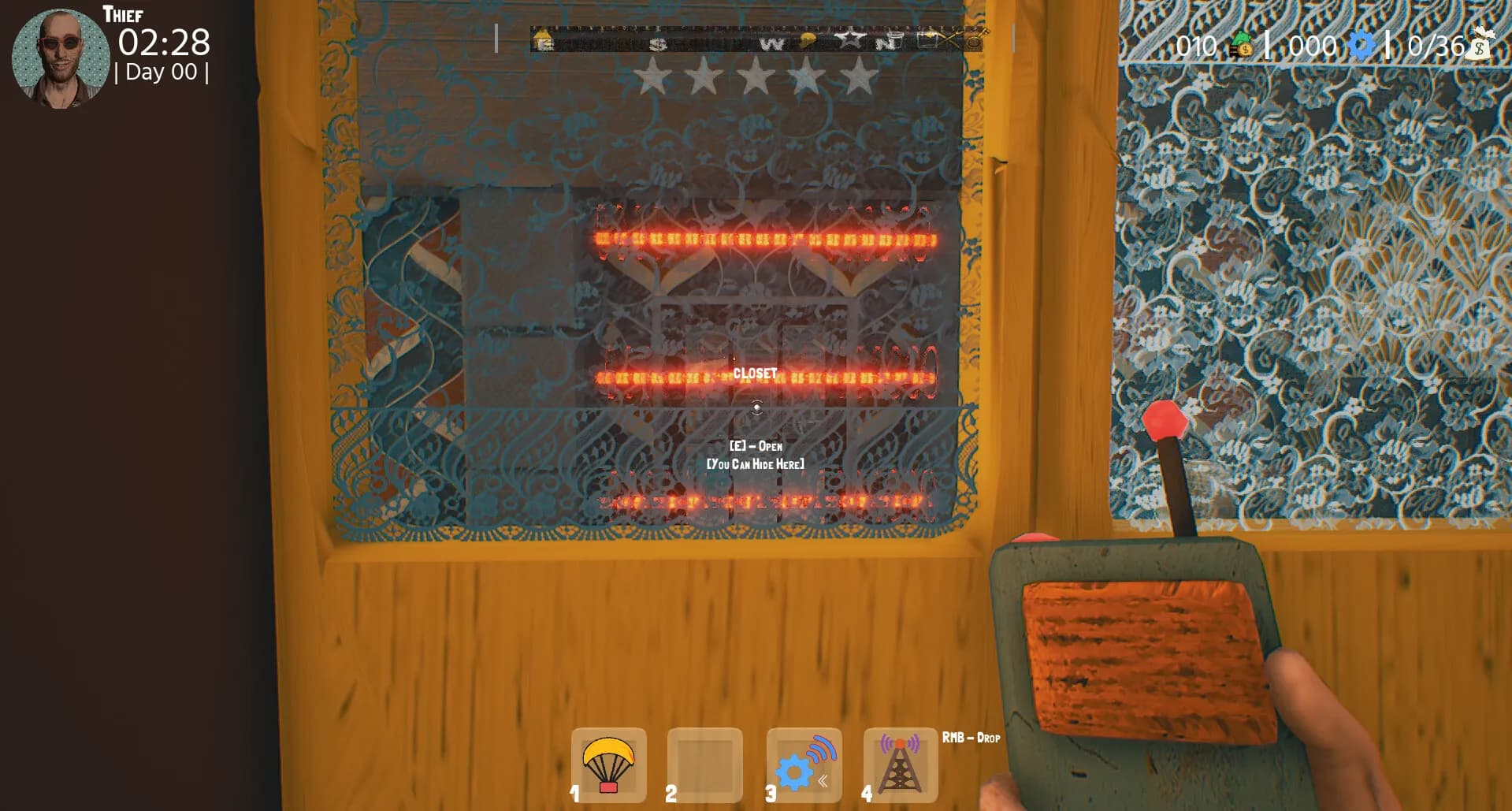This screenshot has height=811, width=1512.
Task: Click the [E] – Open prompt
Action: (x=756, y=445)
